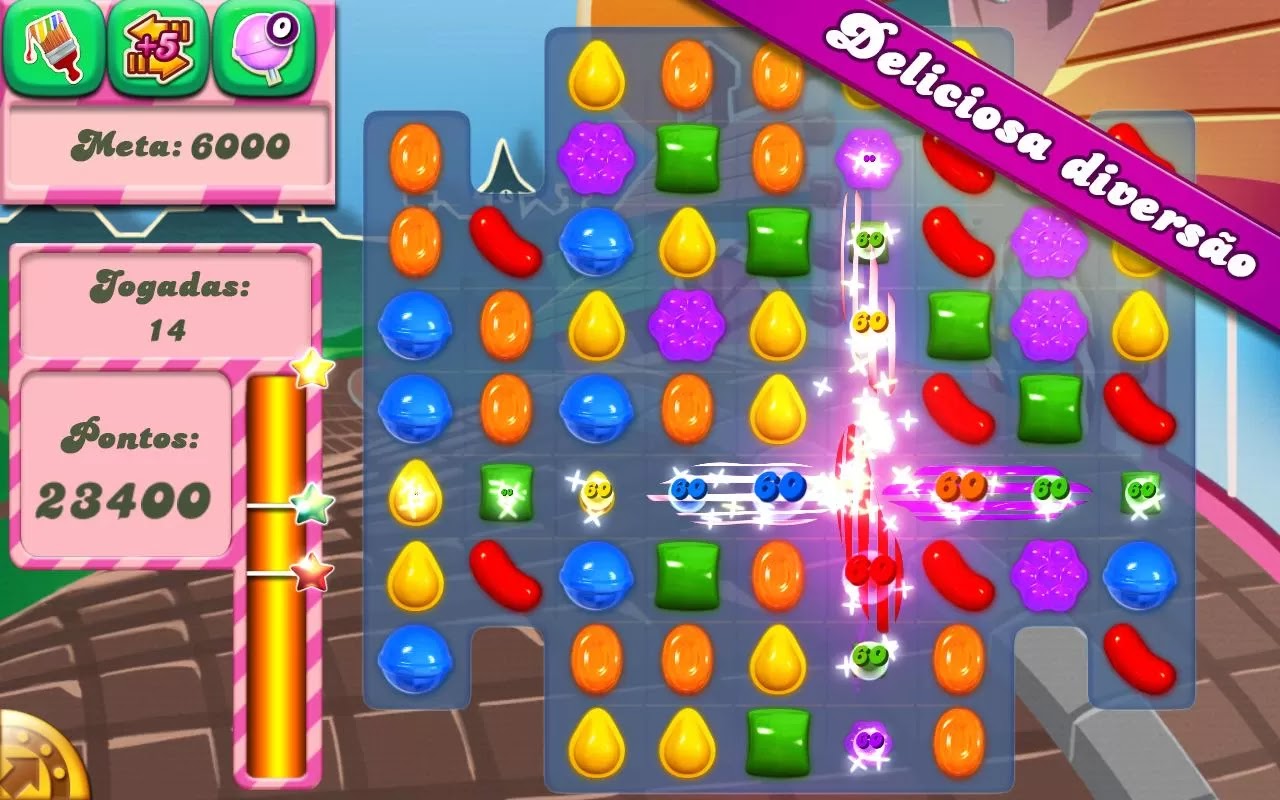Click the red star near progress bar bottom
Screen dimensions: 1280x800
pyautogui.click(x=307, y=572)
